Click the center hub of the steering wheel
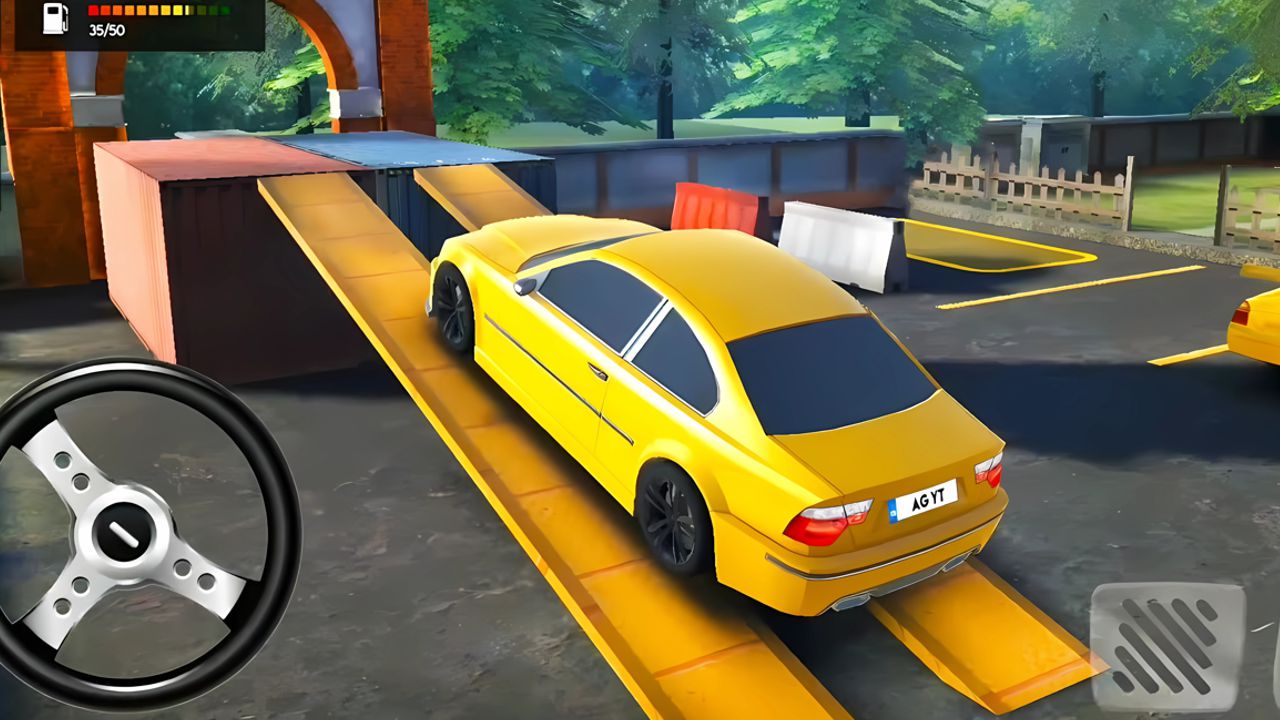Screen dimensions: 1280x720 pyautogui.click(x=125, y=532)
